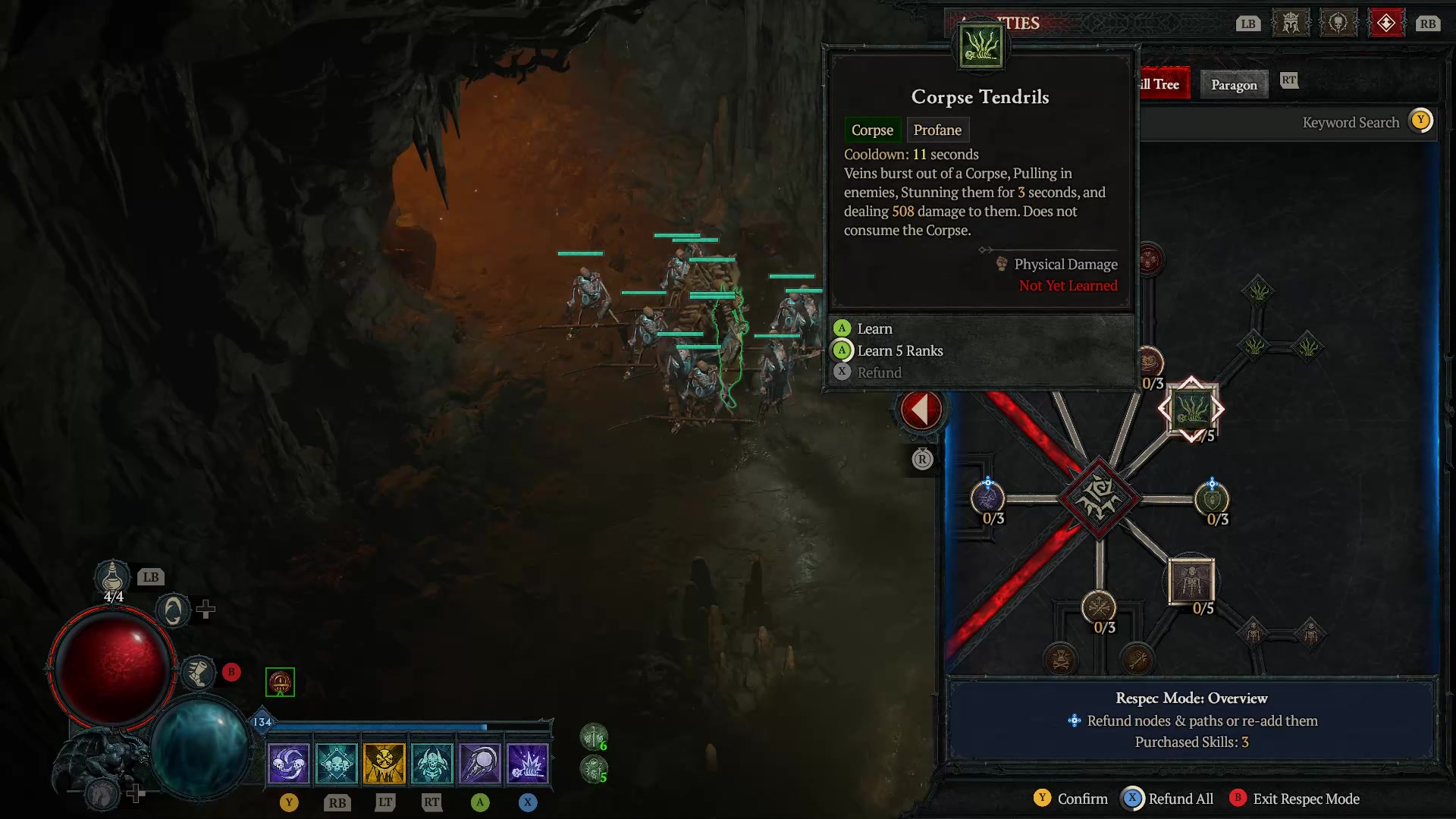
Task: Select the Corpse Tendrils skill node
Action: click(x=1191, y=409)
